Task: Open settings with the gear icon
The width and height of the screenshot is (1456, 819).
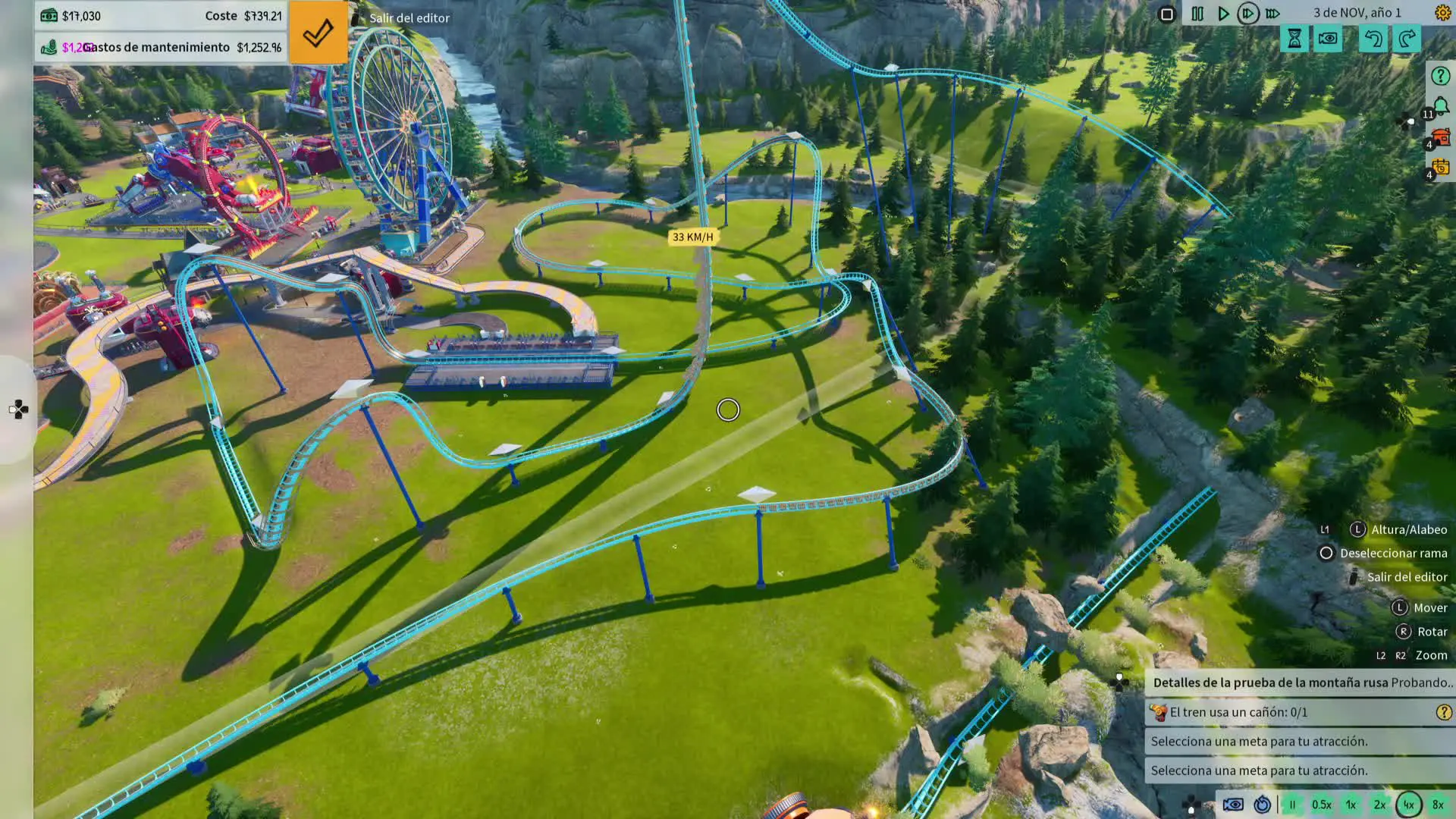Action: pyautogui.click(x=1442, y=13)
